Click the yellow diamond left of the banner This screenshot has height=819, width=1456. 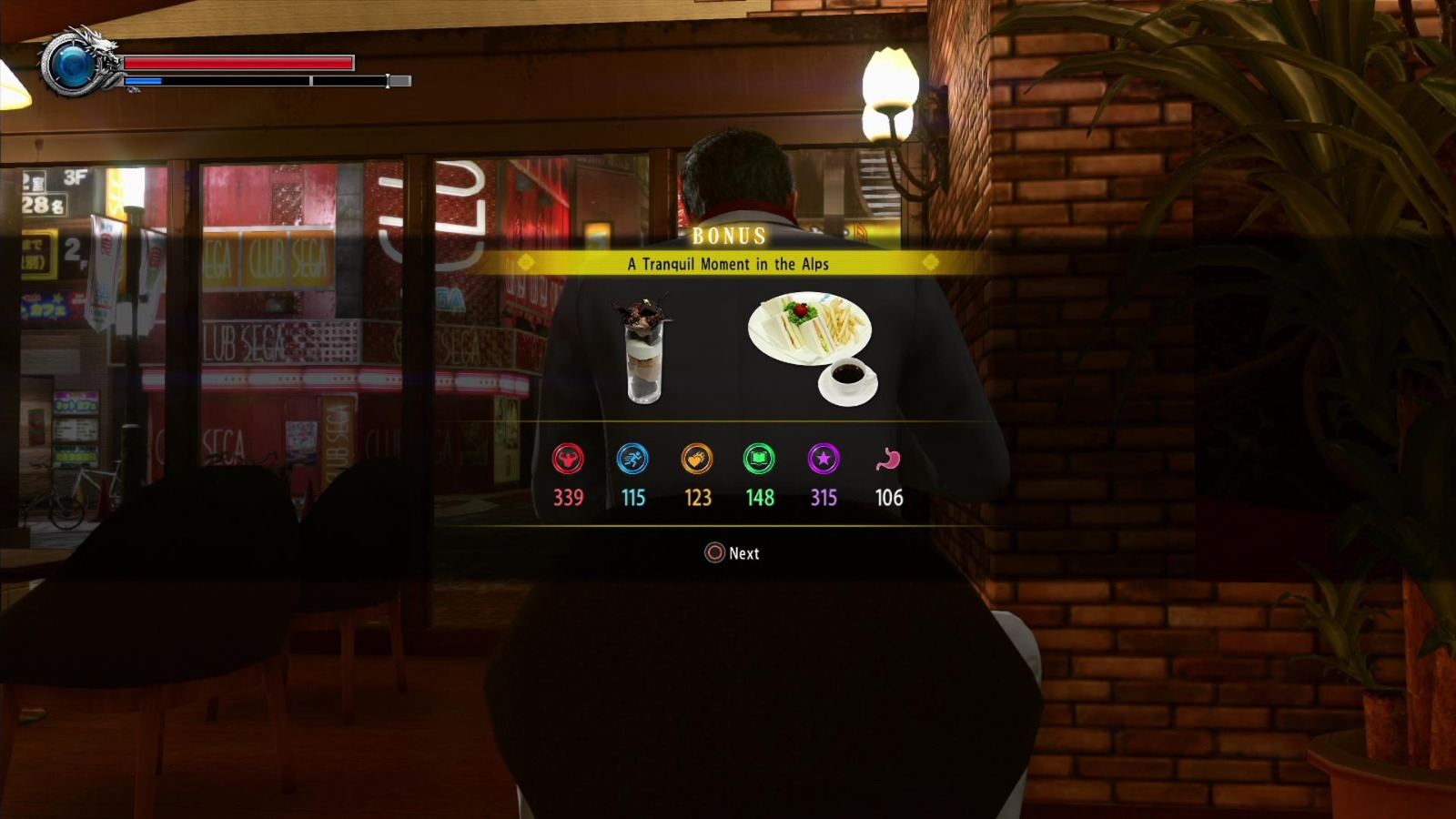(x=524, y=263)
